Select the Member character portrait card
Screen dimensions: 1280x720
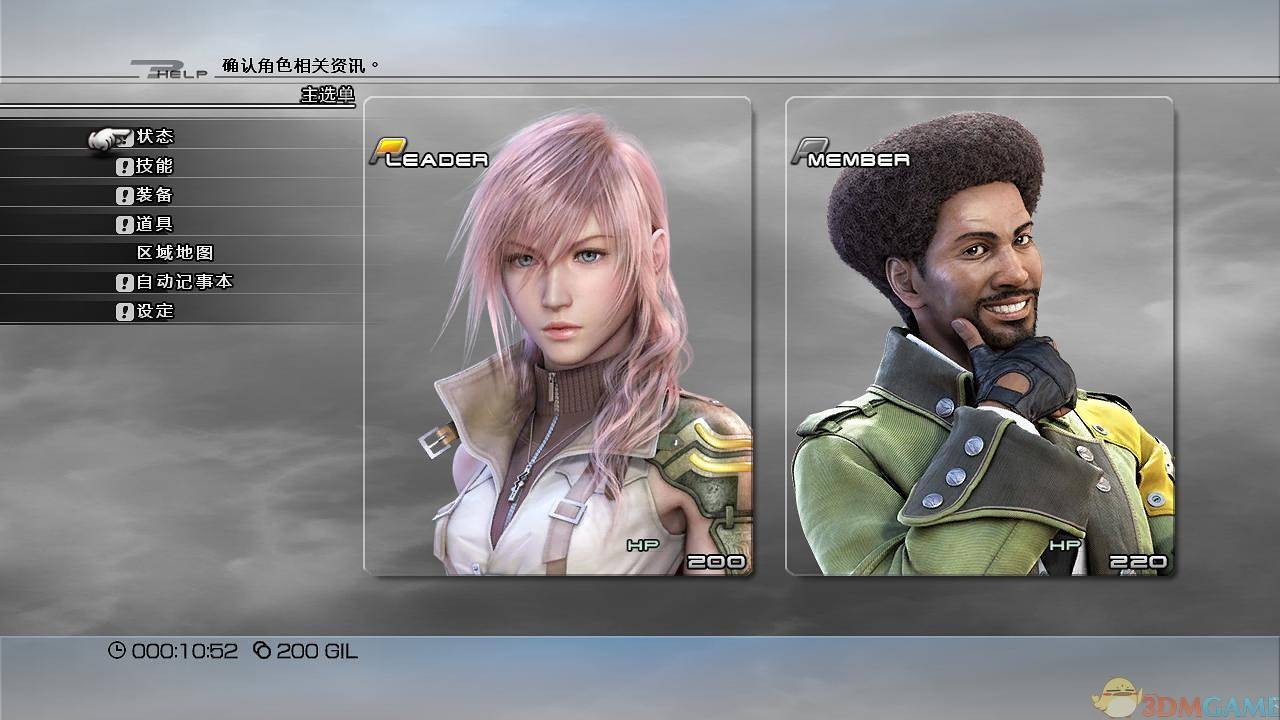pyautogui.click(x=979, y=336)
